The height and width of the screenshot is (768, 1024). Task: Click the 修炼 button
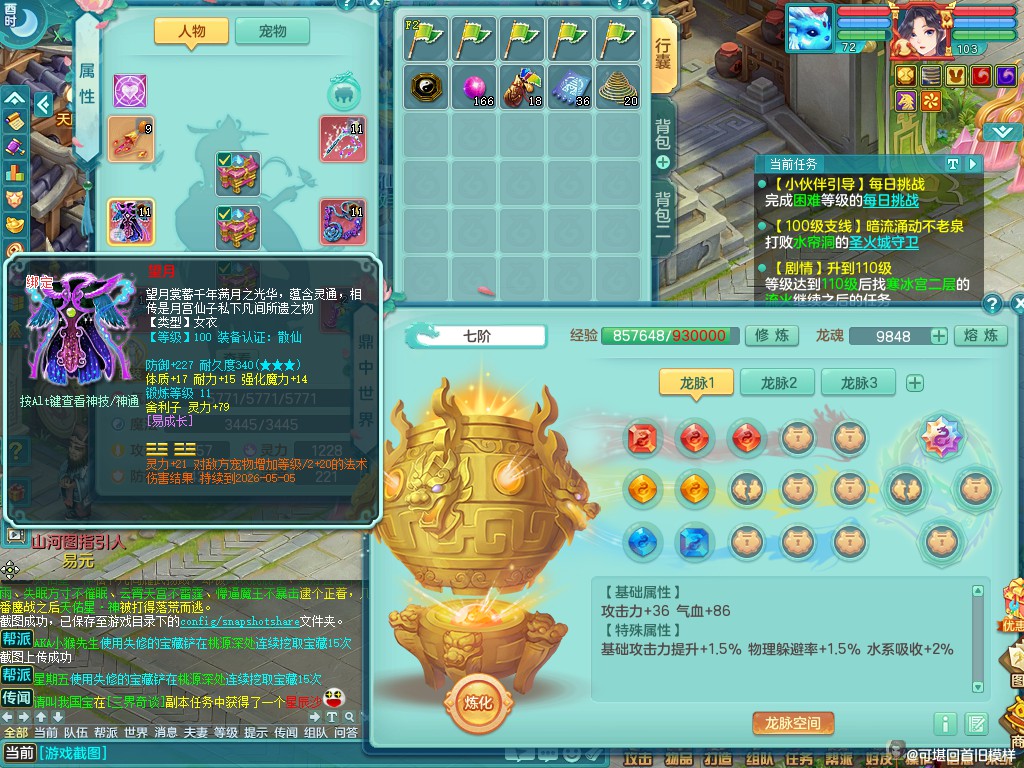[771, 336]
